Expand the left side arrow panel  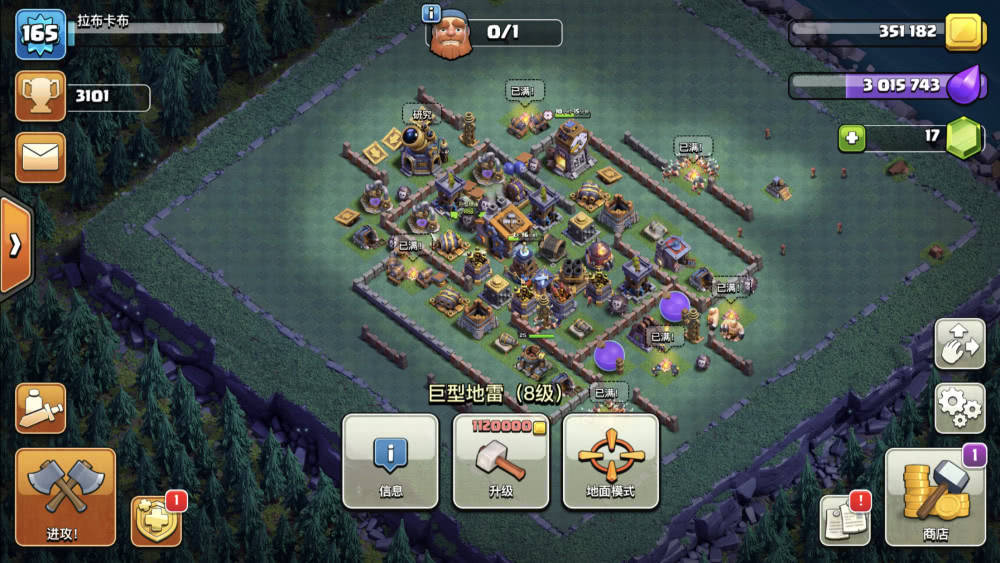[15, 245]
